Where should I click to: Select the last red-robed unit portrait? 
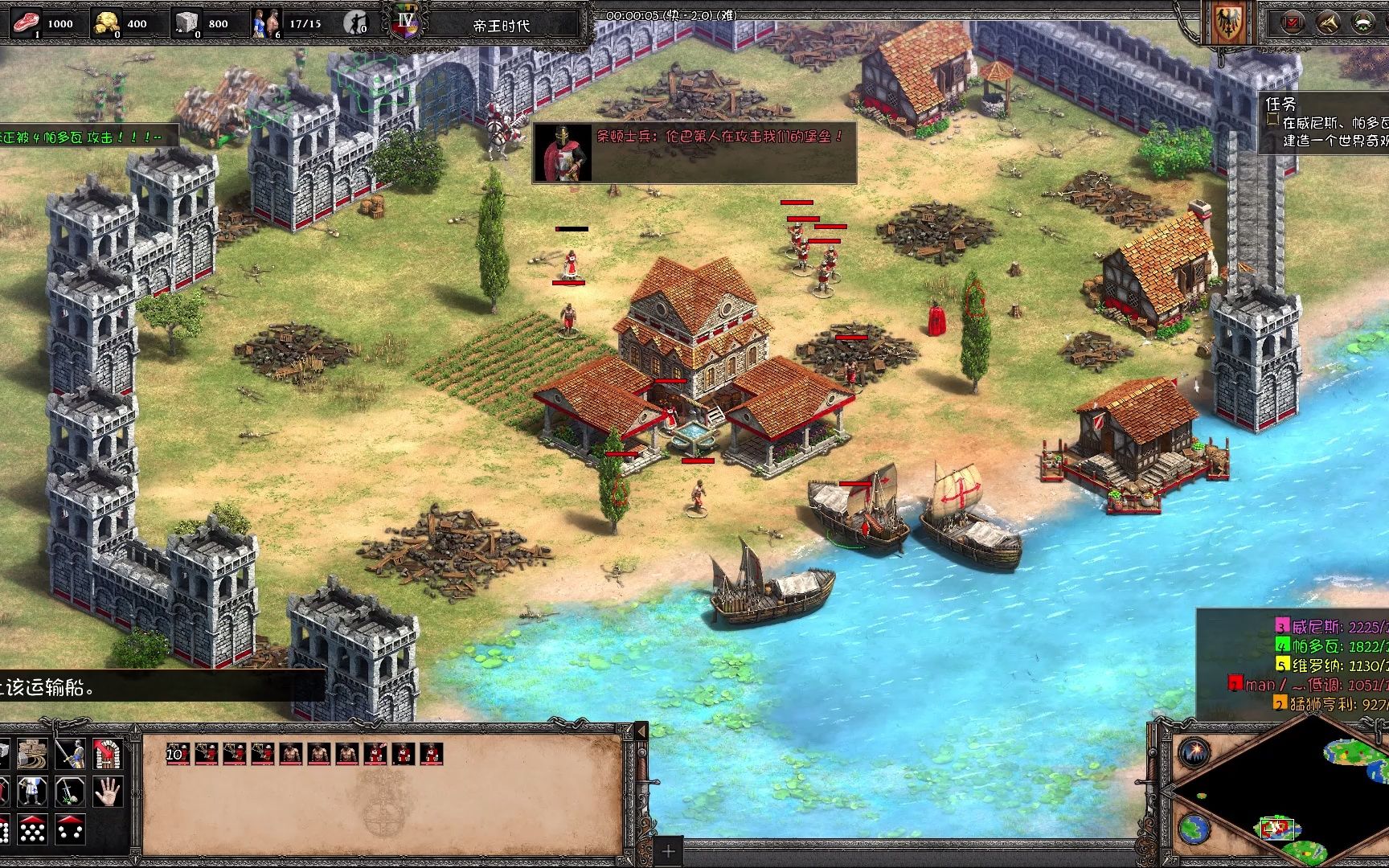[x=432, y=754]
